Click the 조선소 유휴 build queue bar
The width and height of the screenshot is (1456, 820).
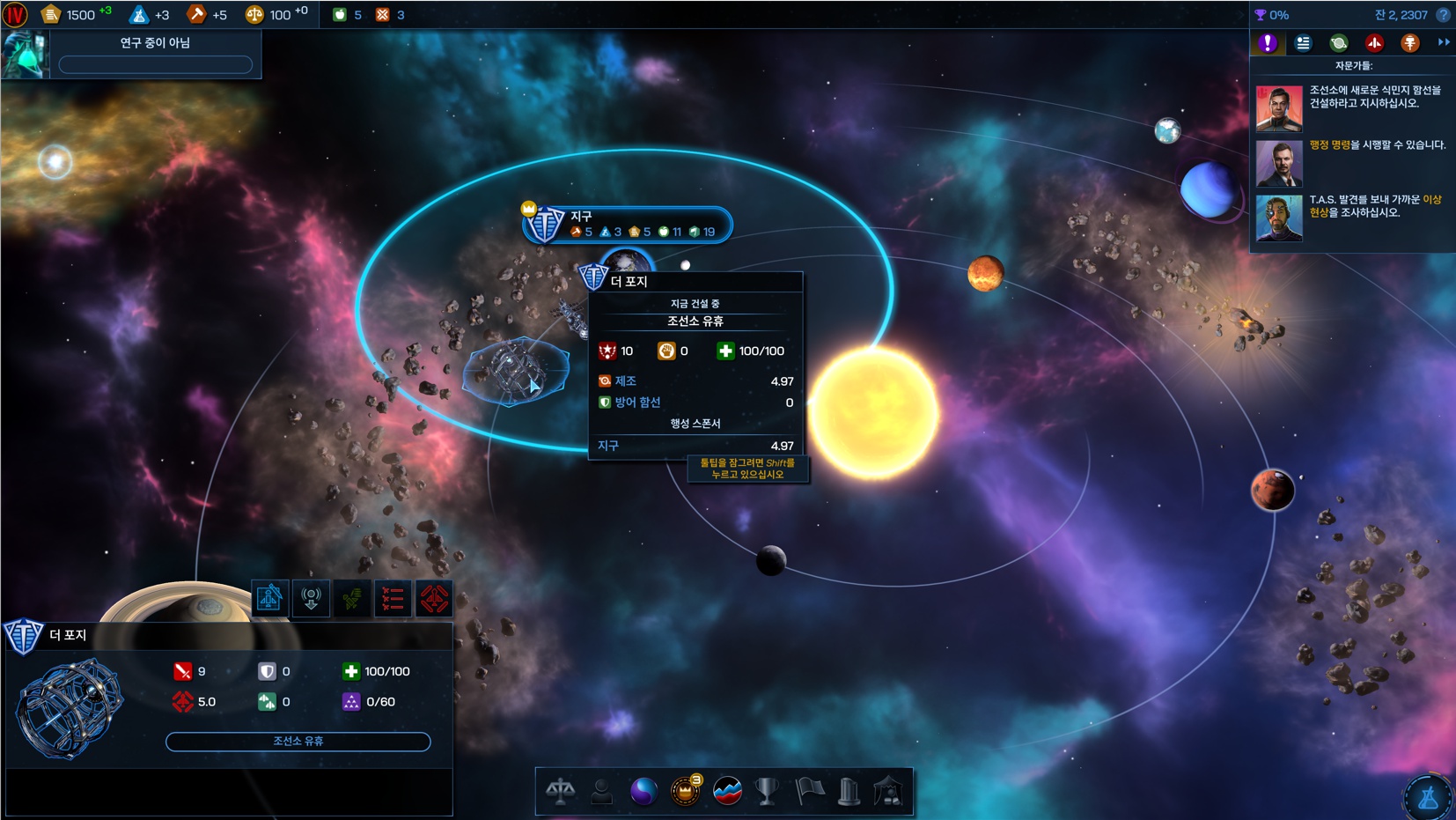point(298,742)
